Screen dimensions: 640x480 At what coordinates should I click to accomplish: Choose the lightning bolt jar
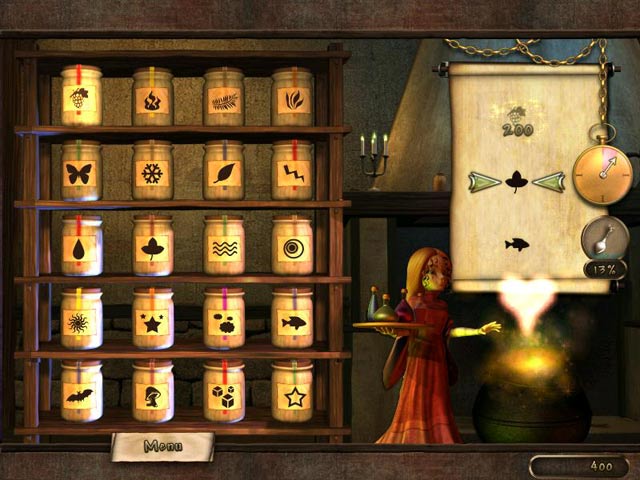click(x=293, y=173)
